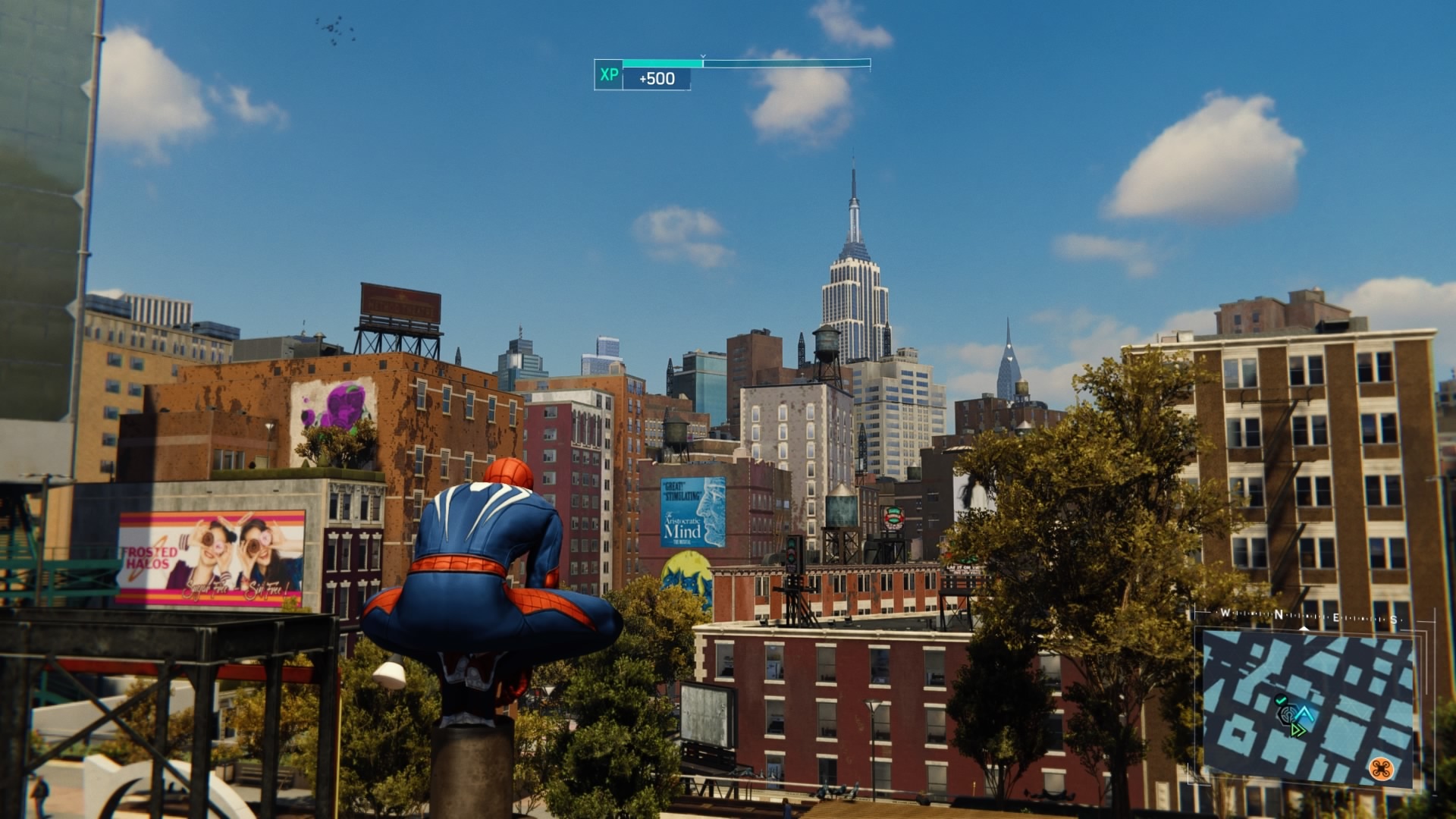Select the orange drone icon on the minimap

(1382, 769)
